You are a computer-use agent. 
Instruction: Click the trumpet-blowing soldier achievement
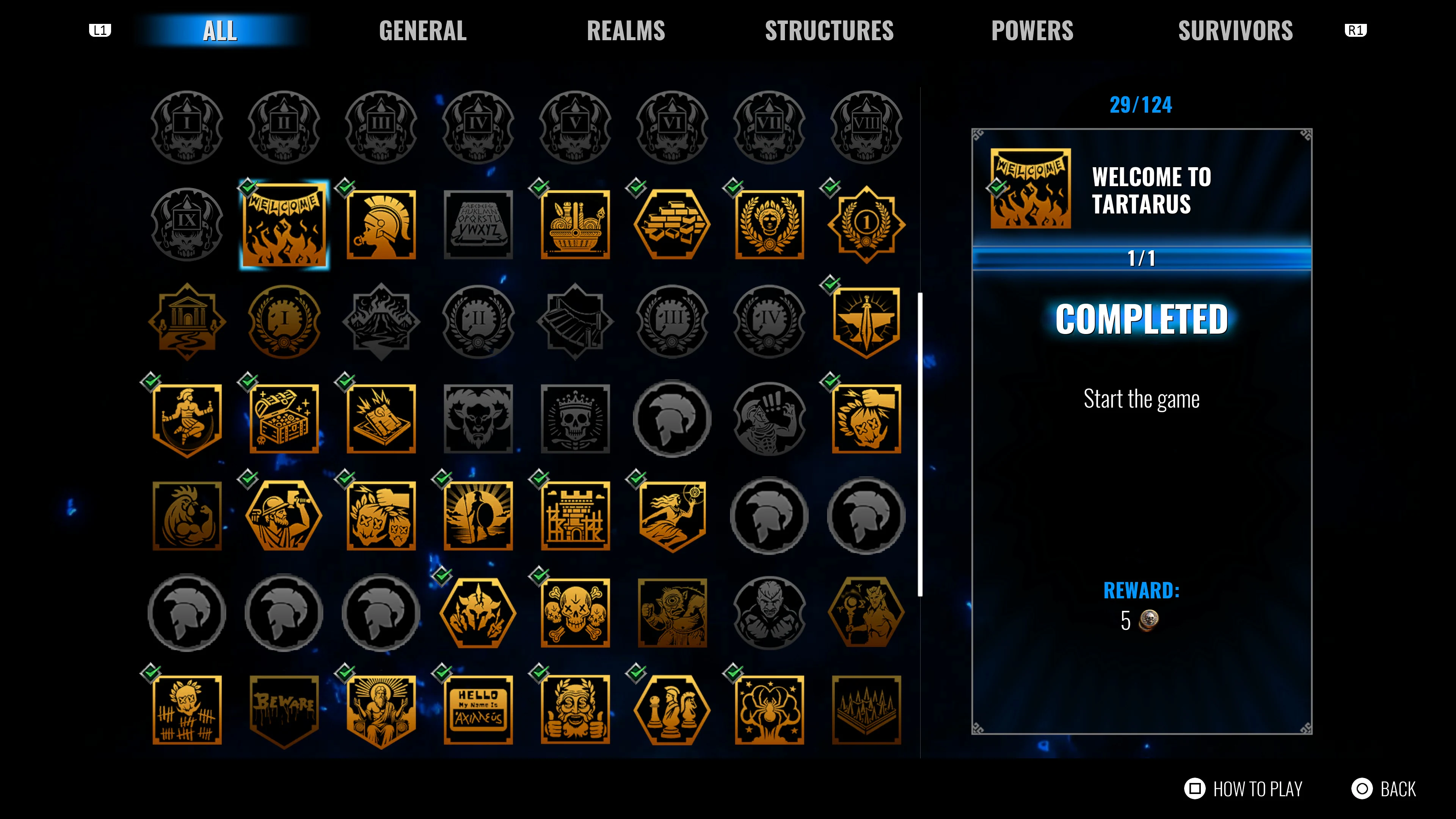[381, 224]
